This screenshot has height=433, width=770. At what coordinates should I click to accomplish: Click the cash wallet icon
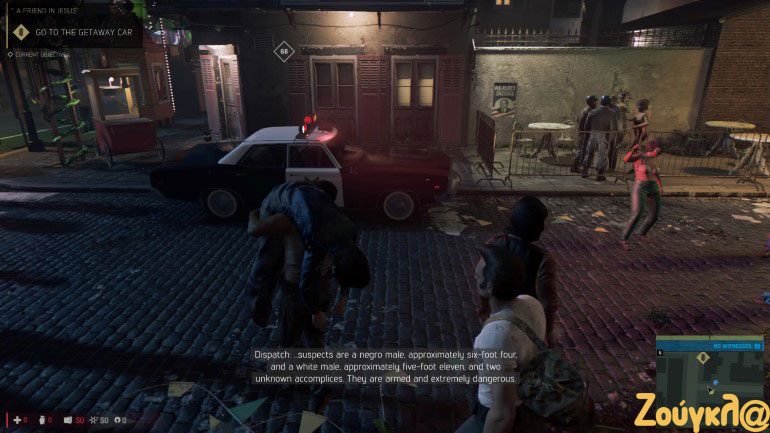click(x=69, y=419)
